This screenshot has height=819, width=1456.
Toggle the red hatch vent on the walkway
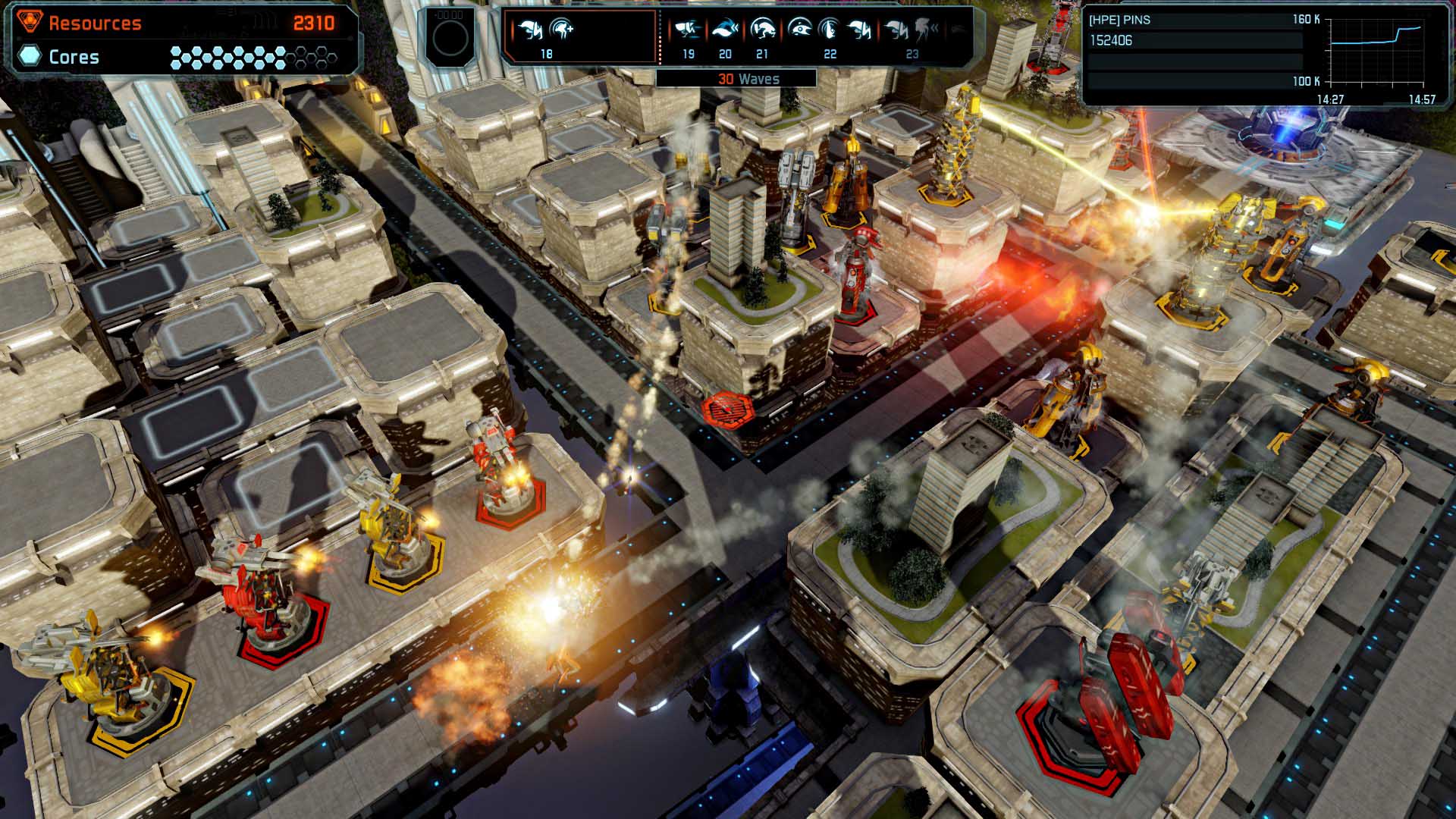tap(726, 410)
